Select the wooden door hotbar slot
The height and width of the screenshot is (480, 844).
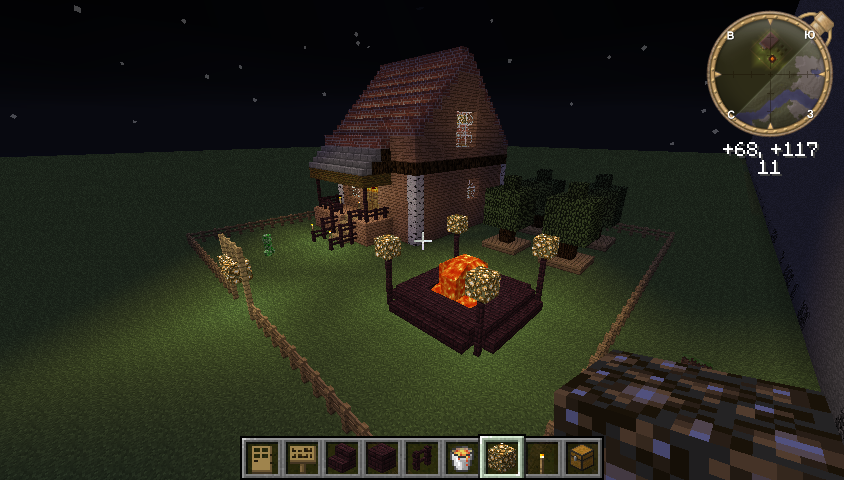(262, 458)
